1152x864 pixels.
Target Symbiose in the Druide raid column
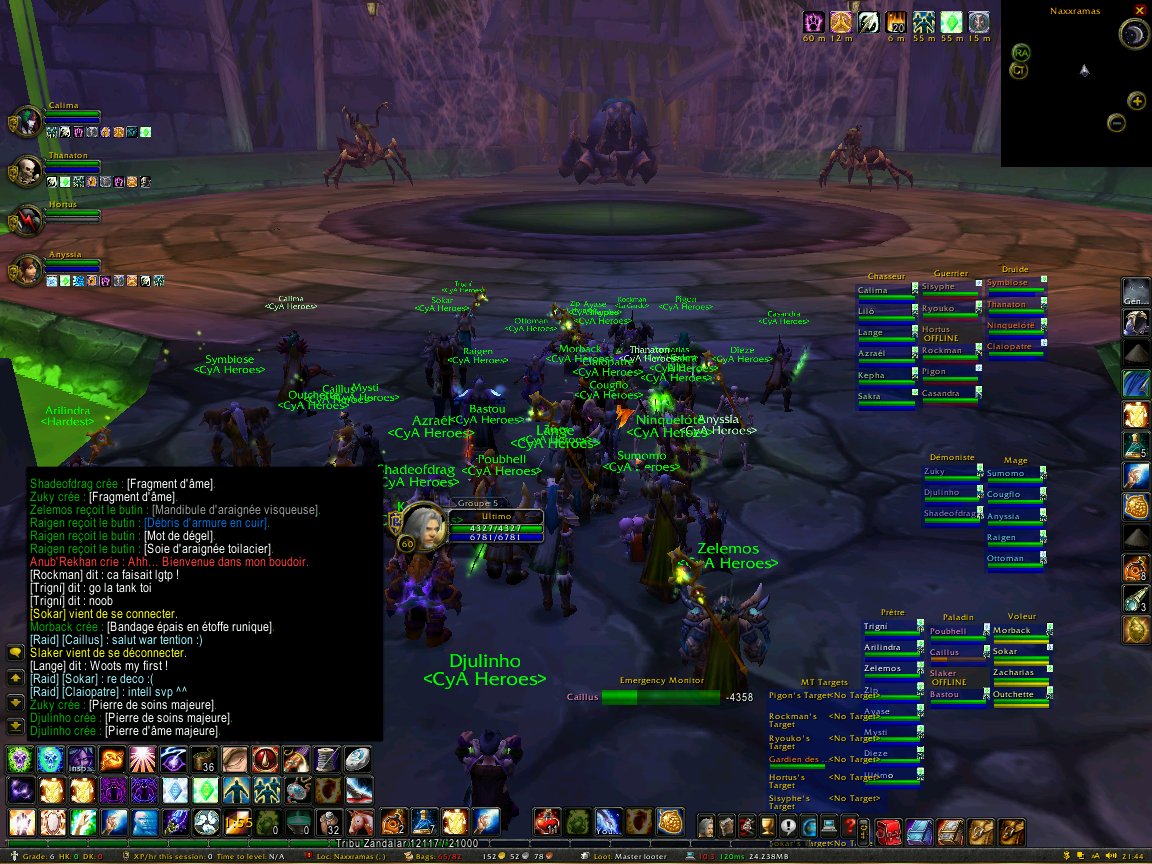click(x=1014, y=285)
